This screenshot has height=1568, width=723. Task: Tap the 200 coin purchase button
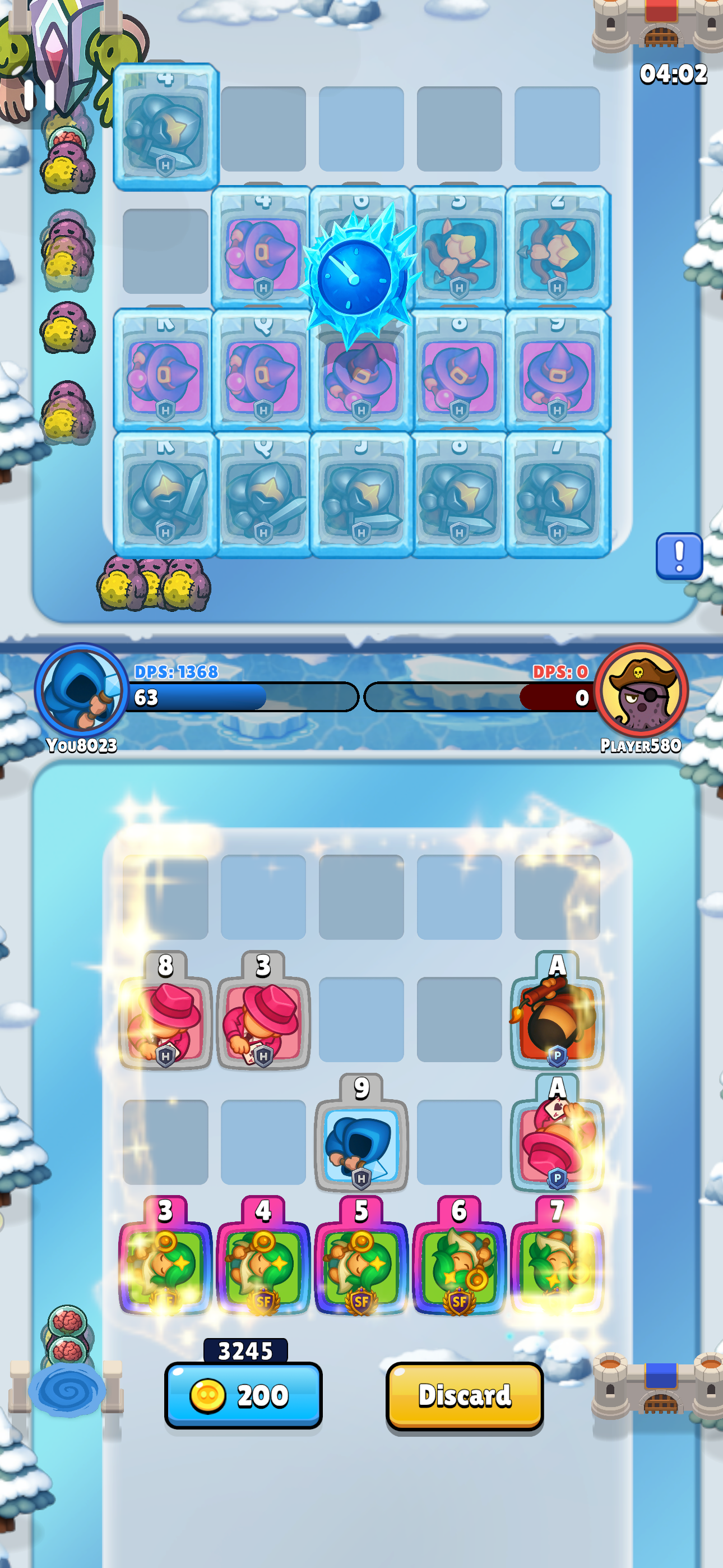tap(242, 1397)
